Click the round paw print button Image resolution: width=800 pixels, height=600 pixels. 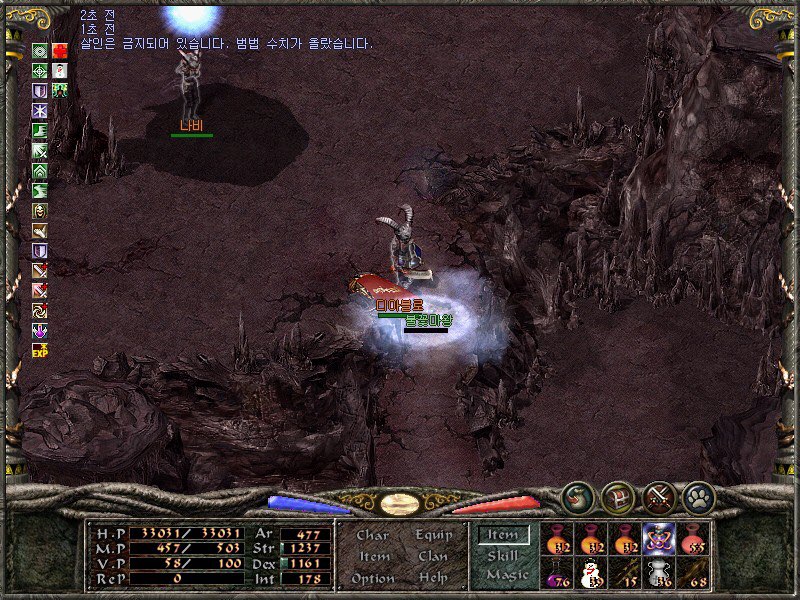point(698,497)
